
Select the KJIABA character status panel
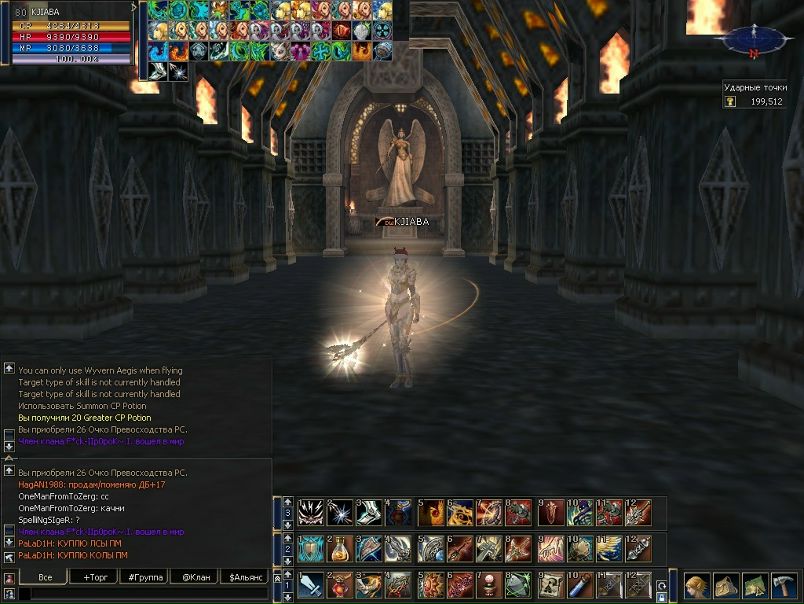click(67, 33)
